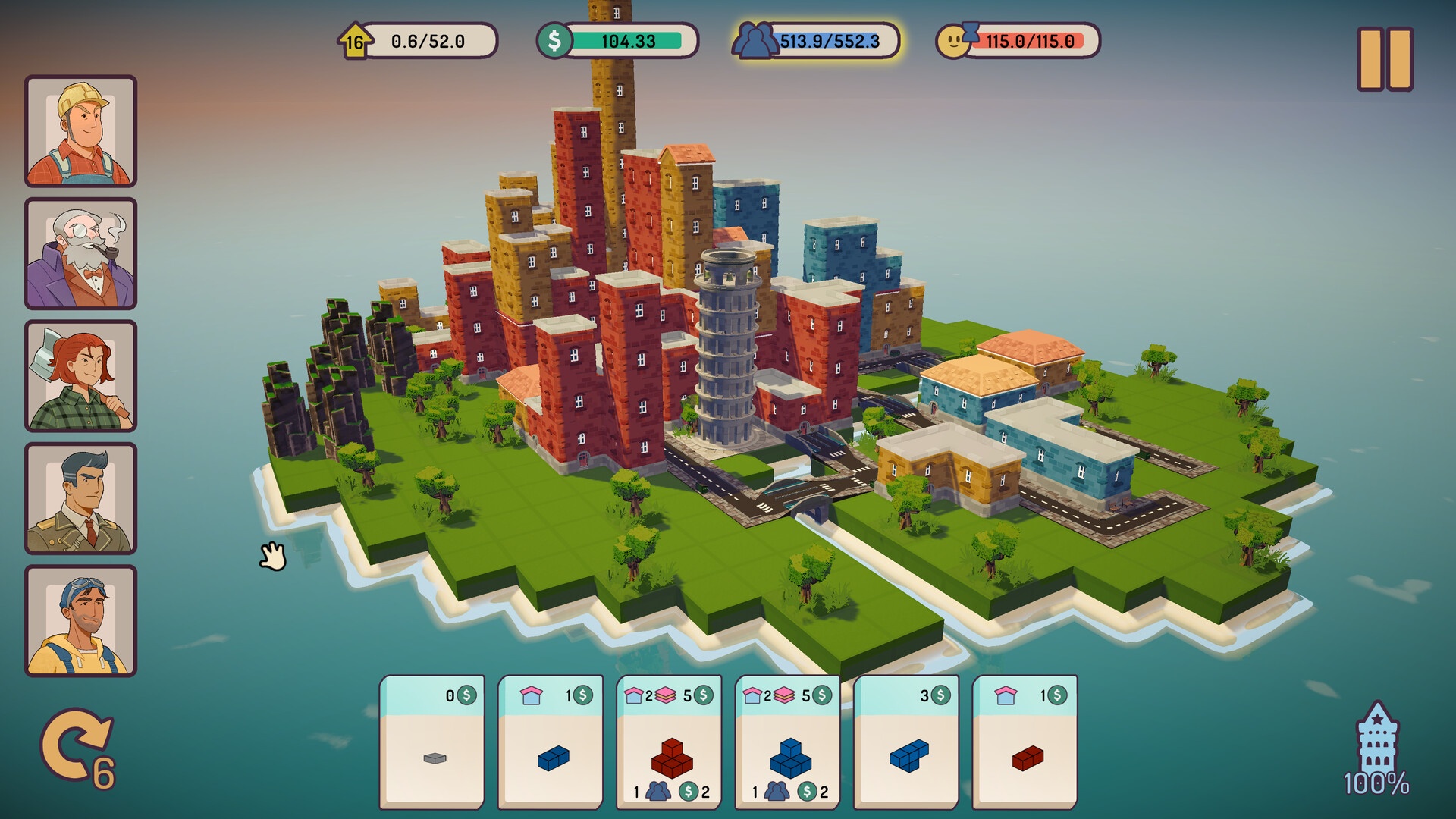Pick the military officer portrait
This screenshot has height=819, width=1456.
click(x=81, y=499)
